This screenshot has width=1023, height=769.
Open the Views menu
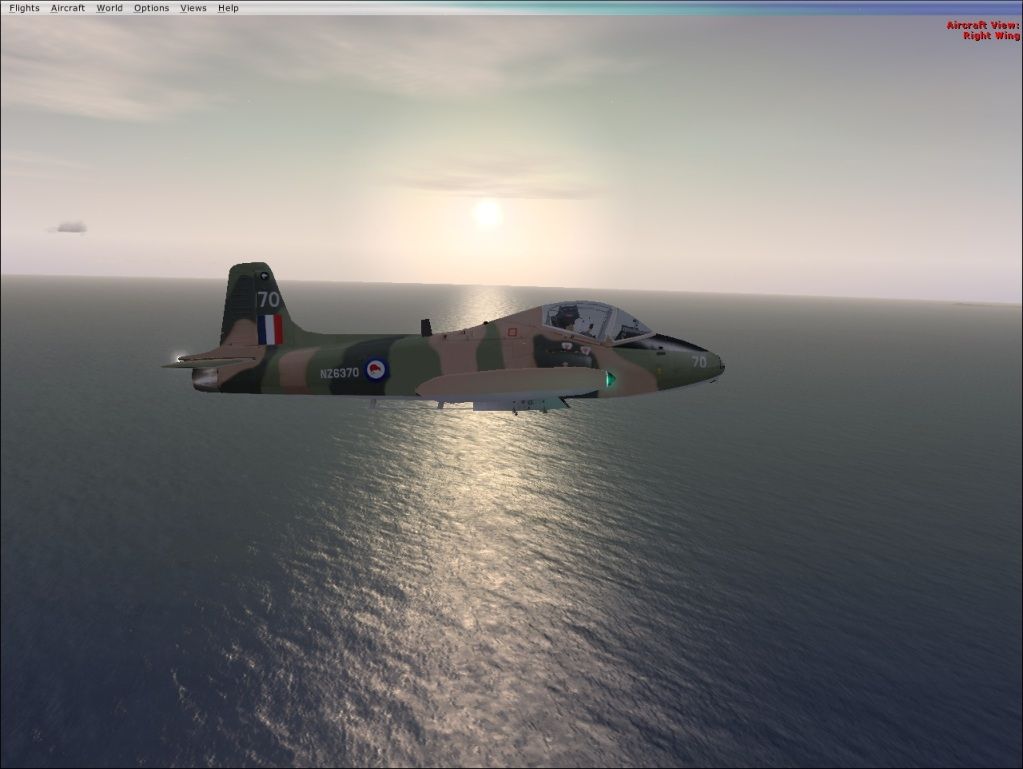coord(193,8)
